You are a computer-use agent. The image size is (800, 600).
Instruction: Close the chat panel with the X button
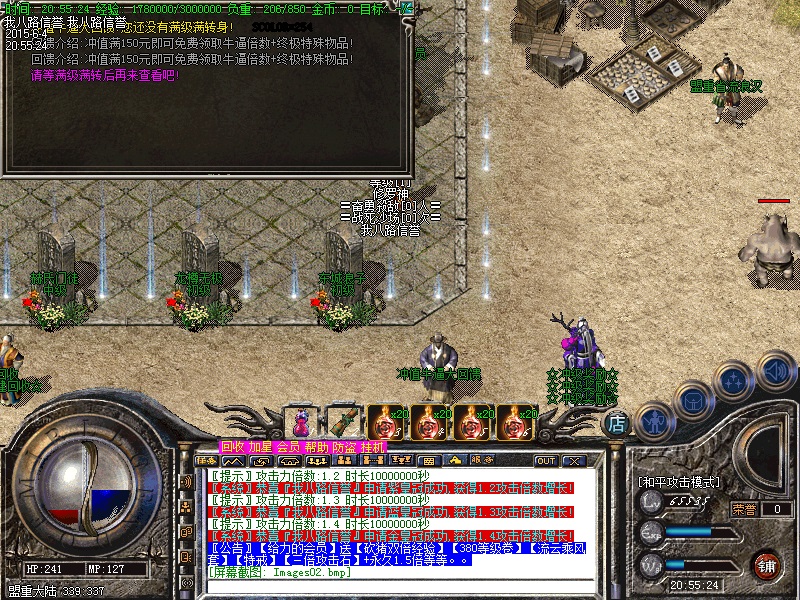(x=573, y=461)
